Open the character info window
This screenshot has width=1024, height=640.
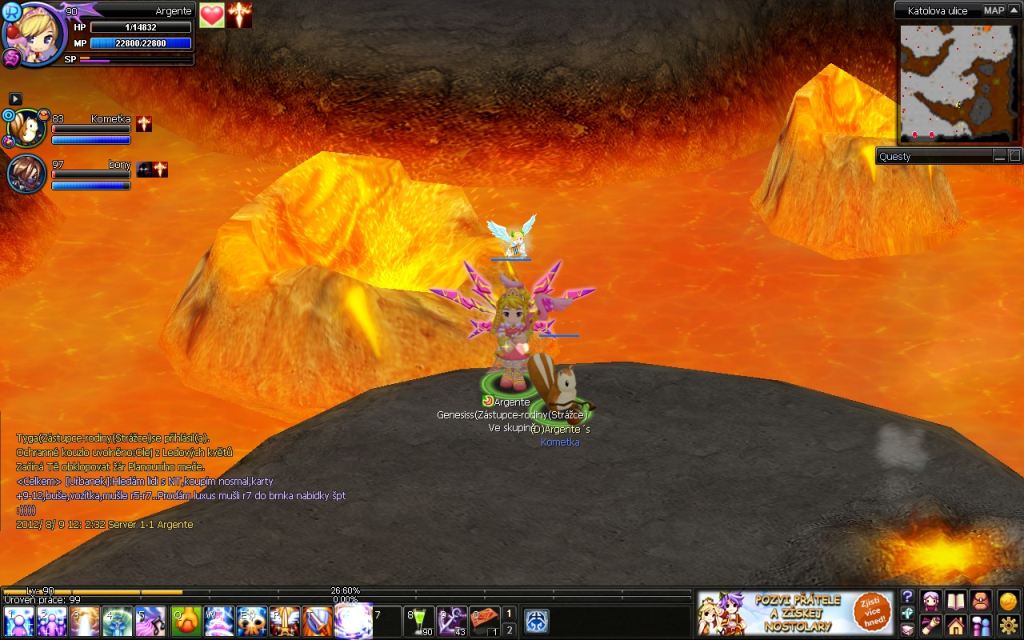931,600
